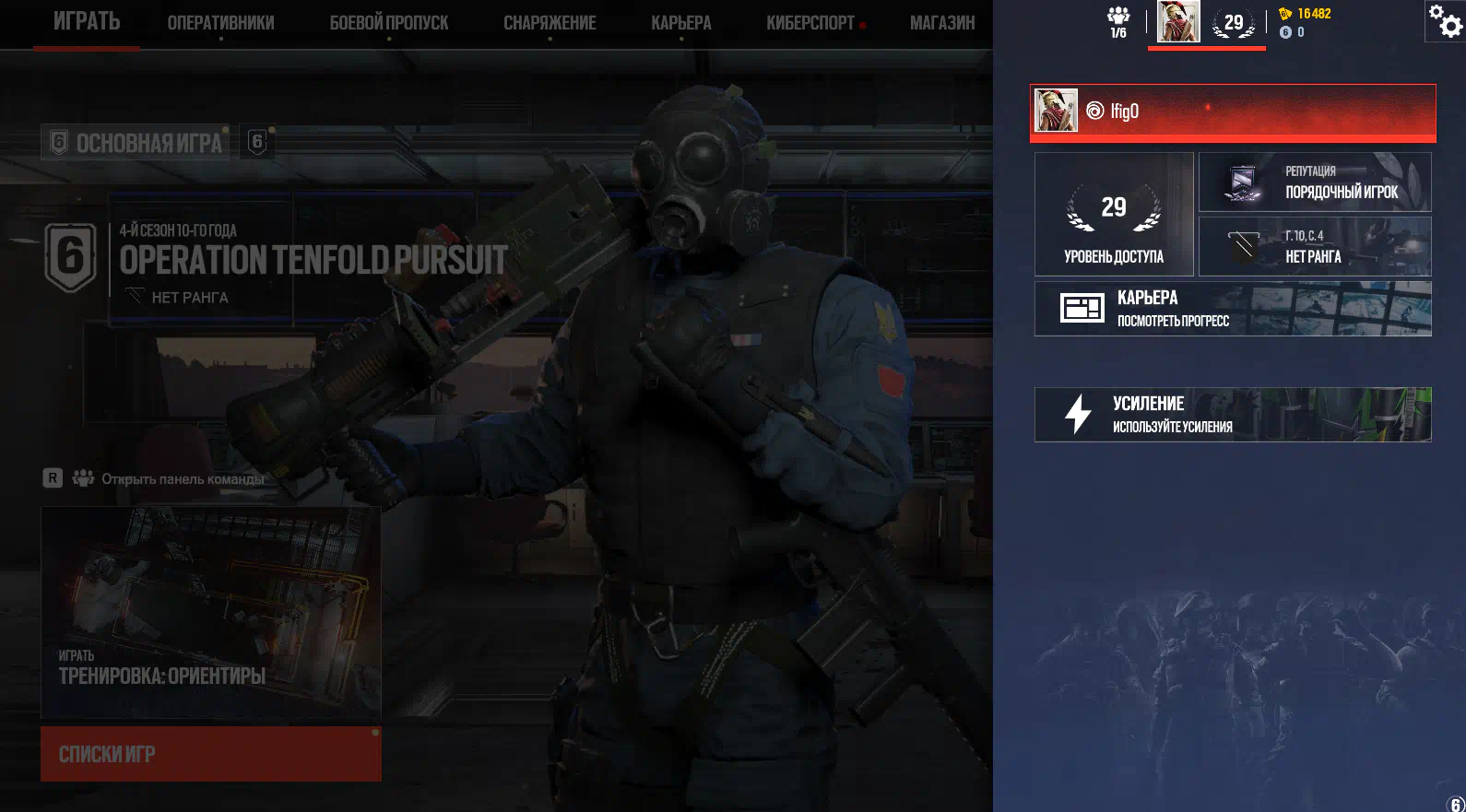This screenshot has height=812, width=1466.
Task: Select the СНАРЯЖЕНИЕ tab
Action: tap(550, 23)
